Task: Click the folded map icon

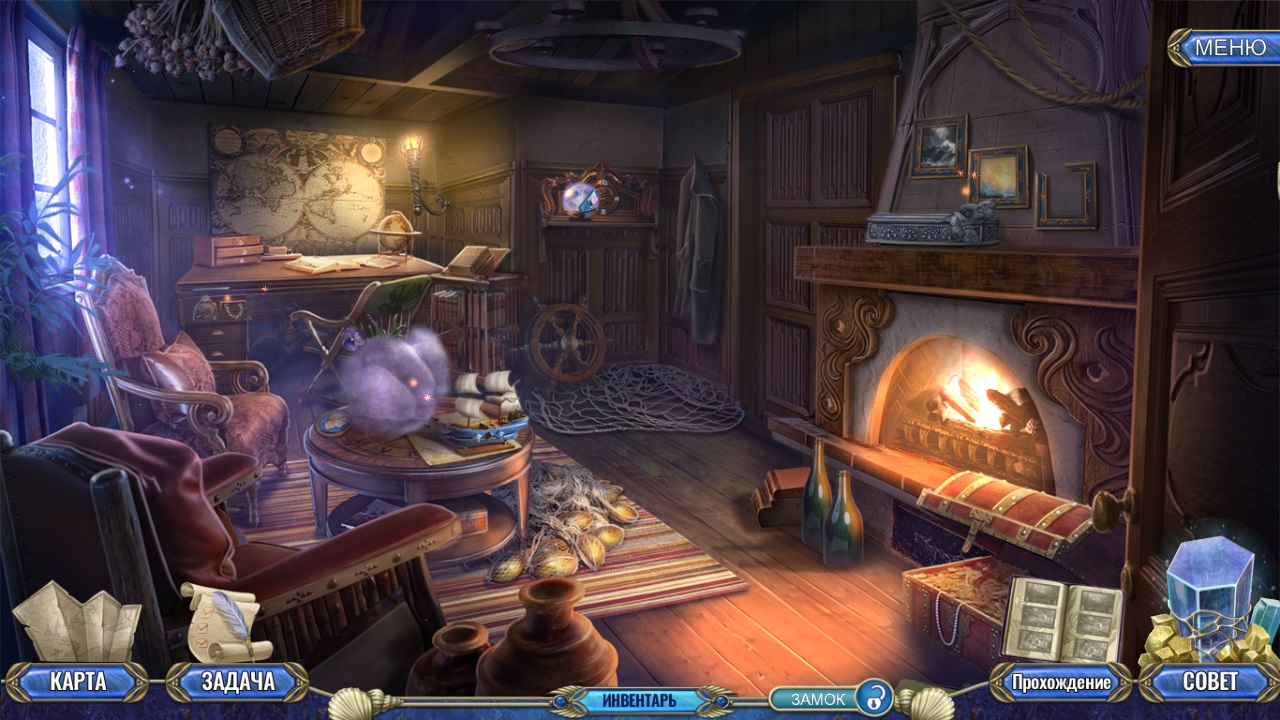Action: point(77,623)
